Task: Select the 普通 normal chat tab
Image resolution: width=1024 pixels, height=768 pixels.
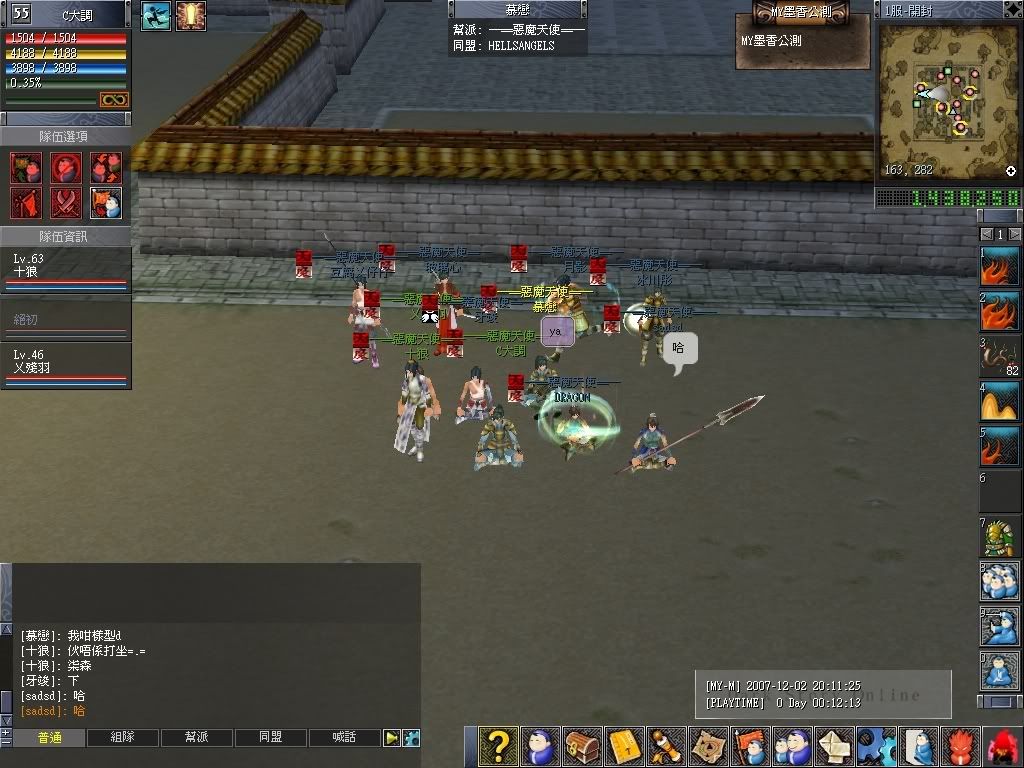Action: [x=49, y=738]
